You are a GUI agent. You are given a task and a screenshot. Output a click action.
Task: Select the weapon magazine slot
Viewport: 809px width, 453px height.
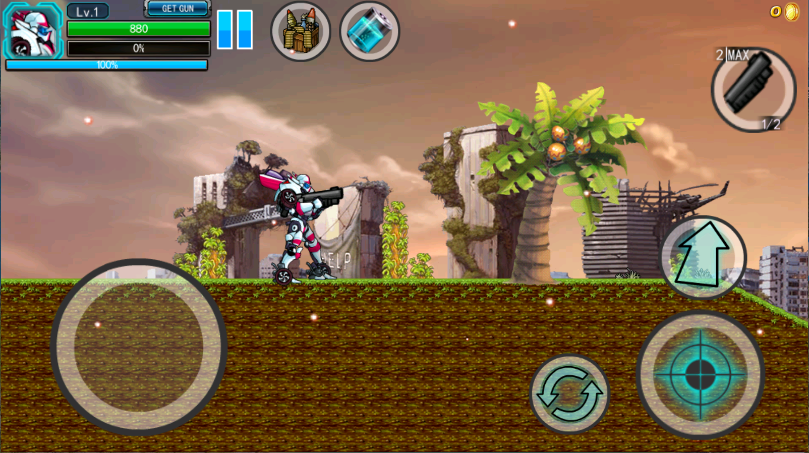click(753, 90)
